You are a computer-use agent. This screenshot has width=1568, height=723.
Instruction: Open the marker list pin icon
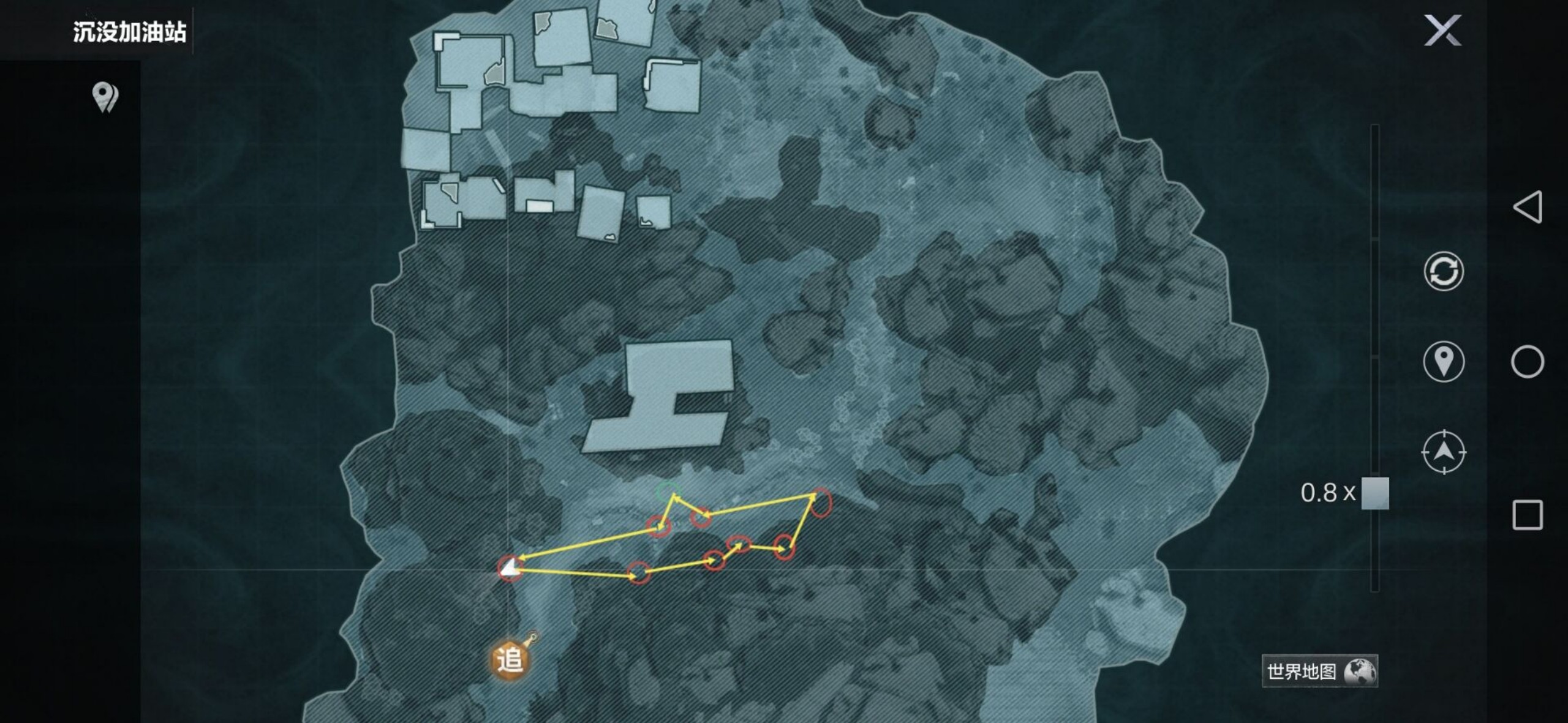(x=105, y=97)
